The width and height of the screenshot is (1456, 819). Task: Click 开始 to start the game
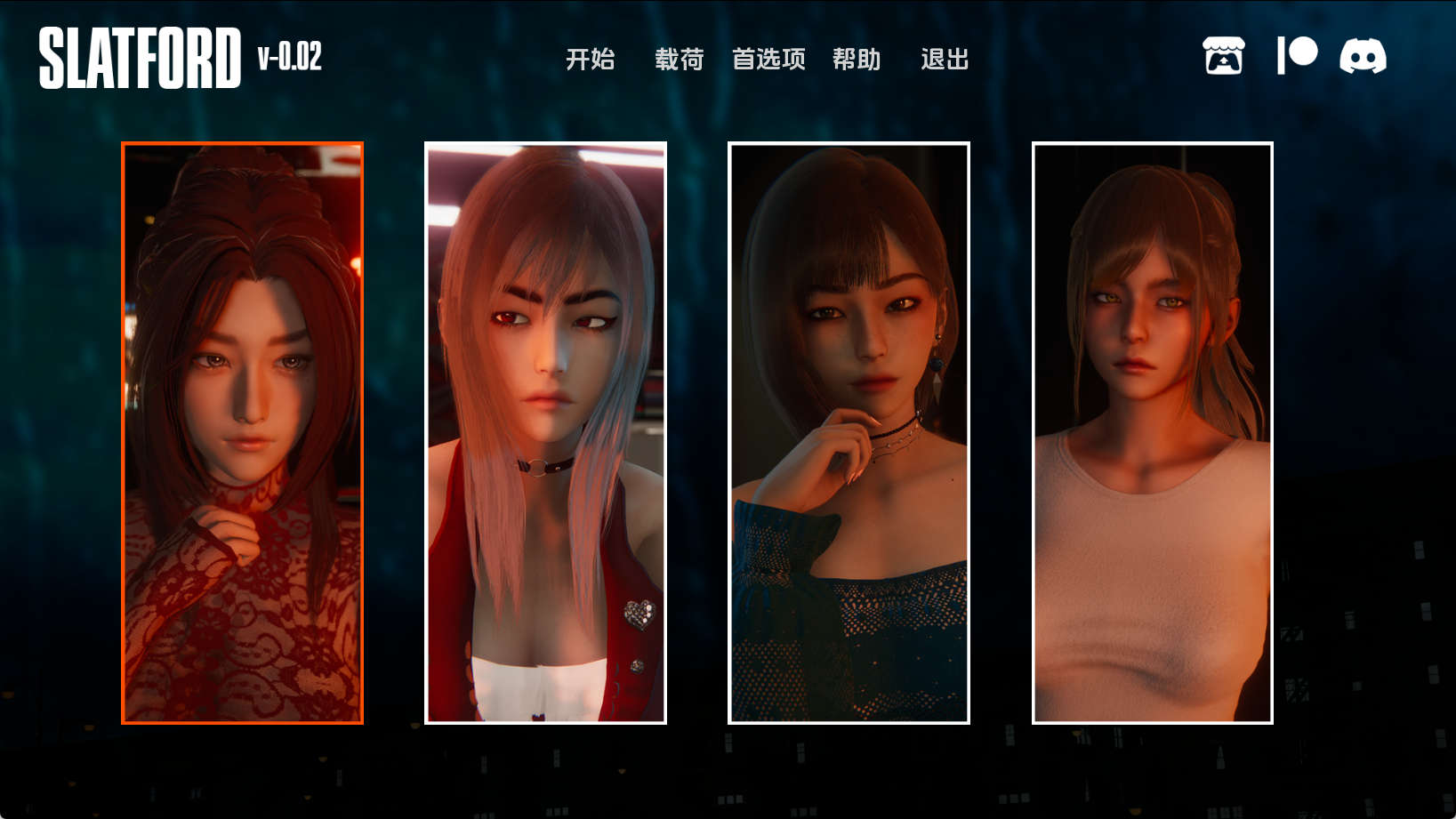[x=589, y=60]
